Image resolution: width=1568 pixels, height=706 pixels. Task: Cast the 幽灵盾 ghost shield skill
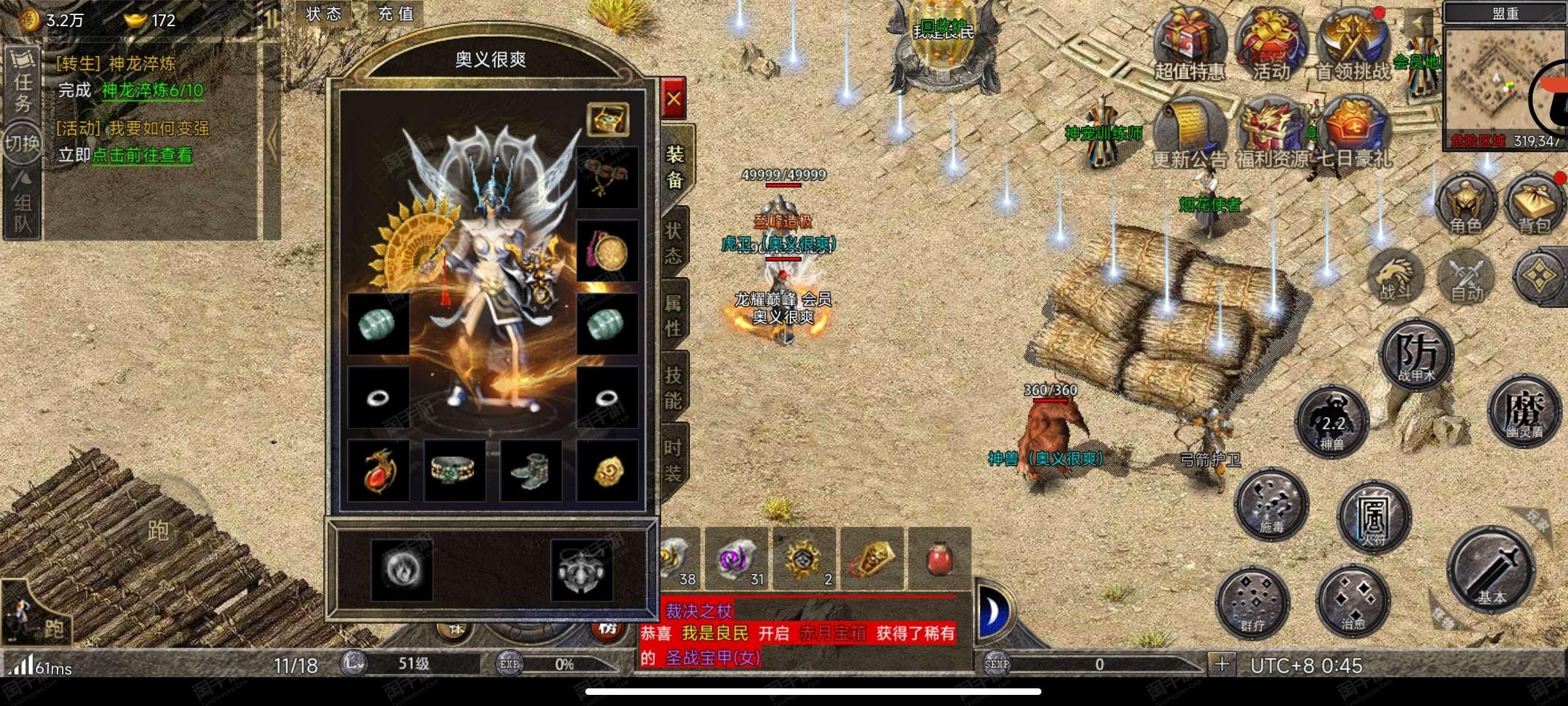pyautogui.click(x=1525, y=412)
